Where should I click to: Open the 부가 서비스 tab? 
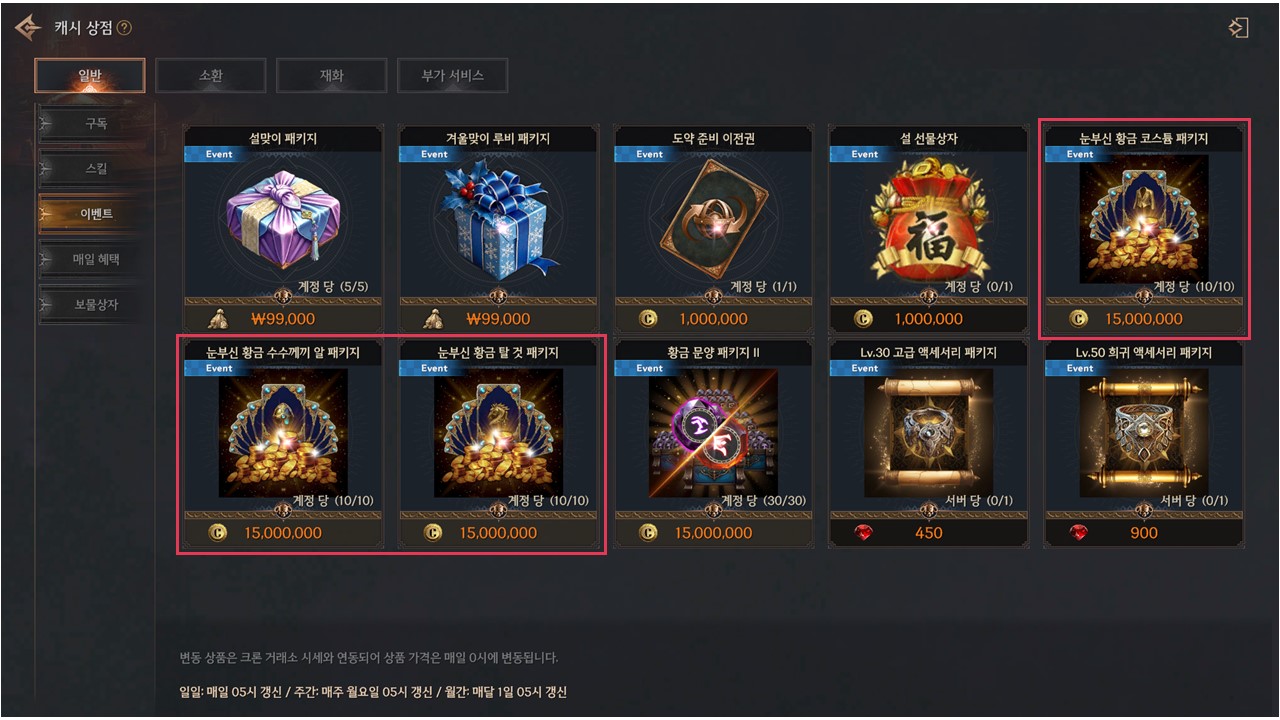[x=452, y=75]
